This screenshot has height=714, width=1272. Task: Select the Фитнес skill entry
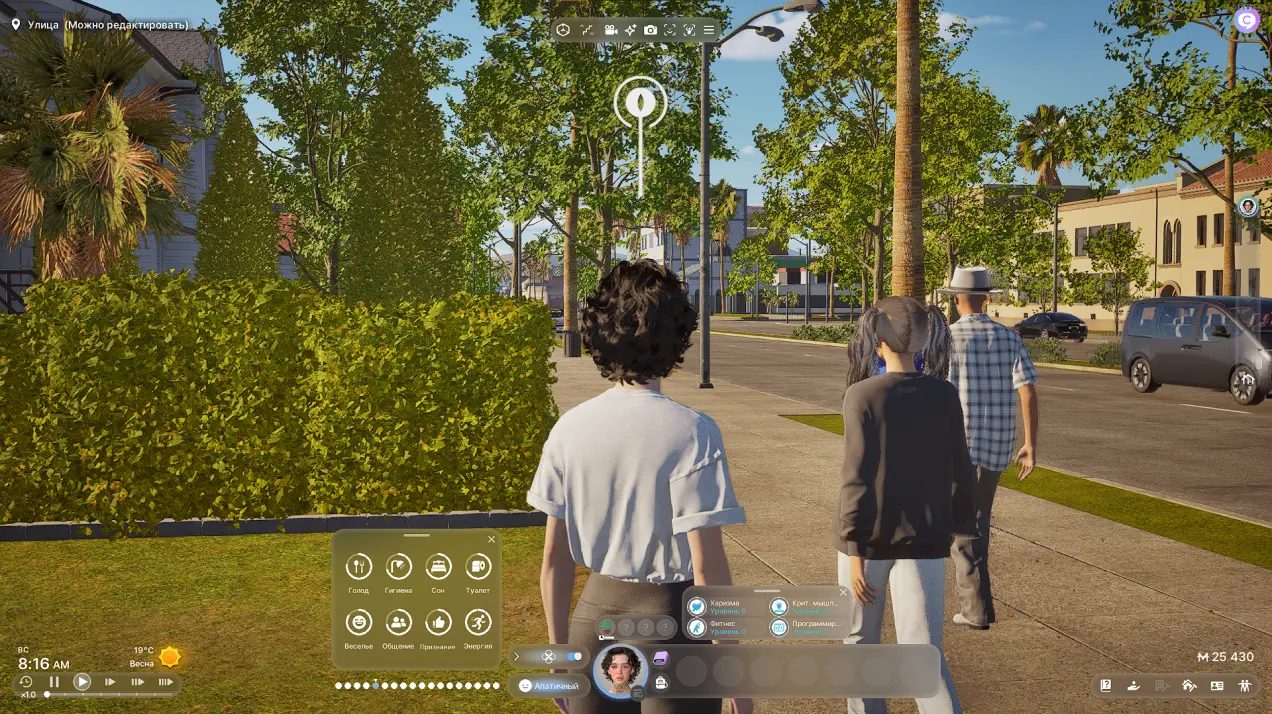(697, 627)
